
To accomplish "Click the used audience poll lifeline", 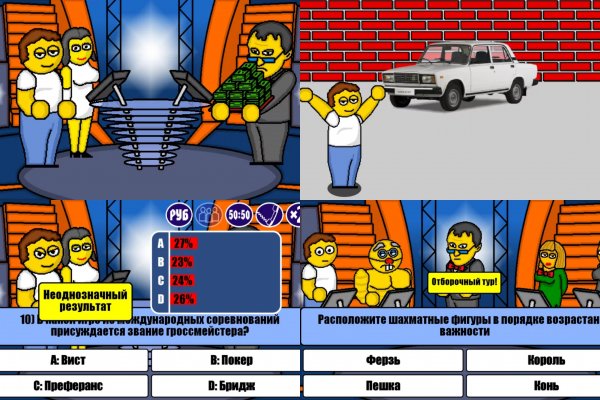I will pyautogui.click(x=208, y=214).
